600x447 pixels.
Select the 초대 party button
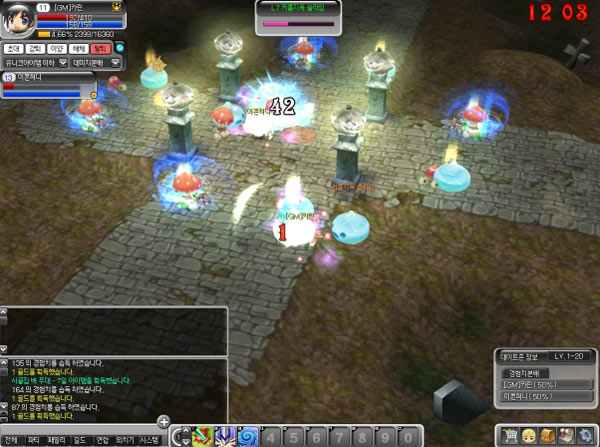coord(13,48)
